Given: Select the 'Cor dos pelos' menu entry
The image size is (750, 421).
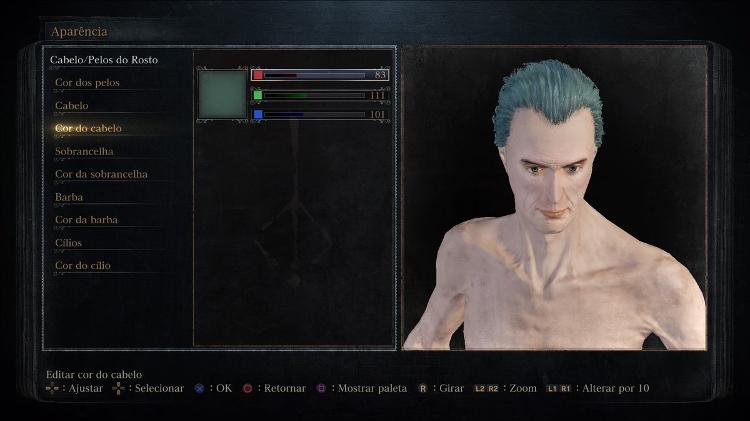Looking at the screenshot, I should point(88,83).
